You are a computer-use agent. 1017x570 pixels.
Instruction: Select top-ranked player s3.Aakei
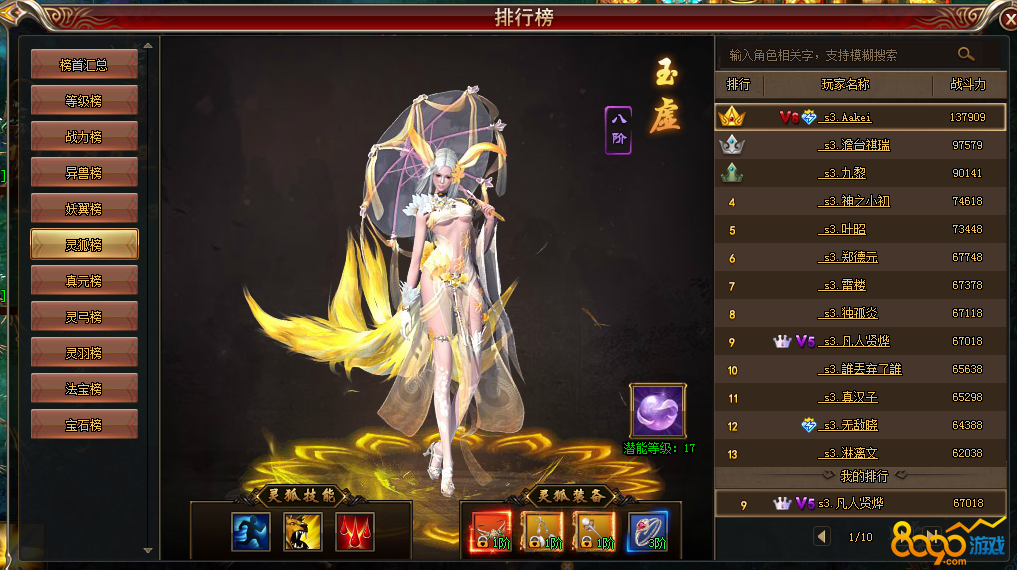[x=846, y=117]
